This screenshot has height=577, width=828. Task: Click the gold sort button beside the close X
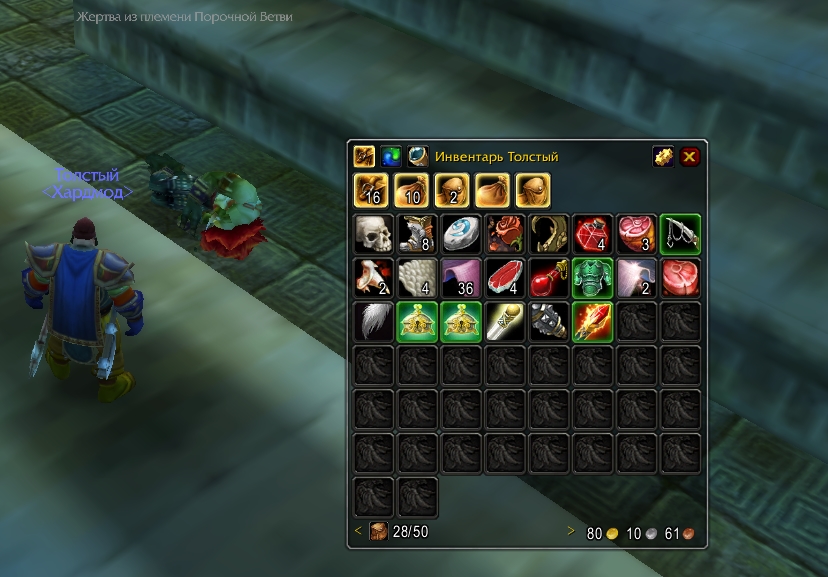(663, 156)
